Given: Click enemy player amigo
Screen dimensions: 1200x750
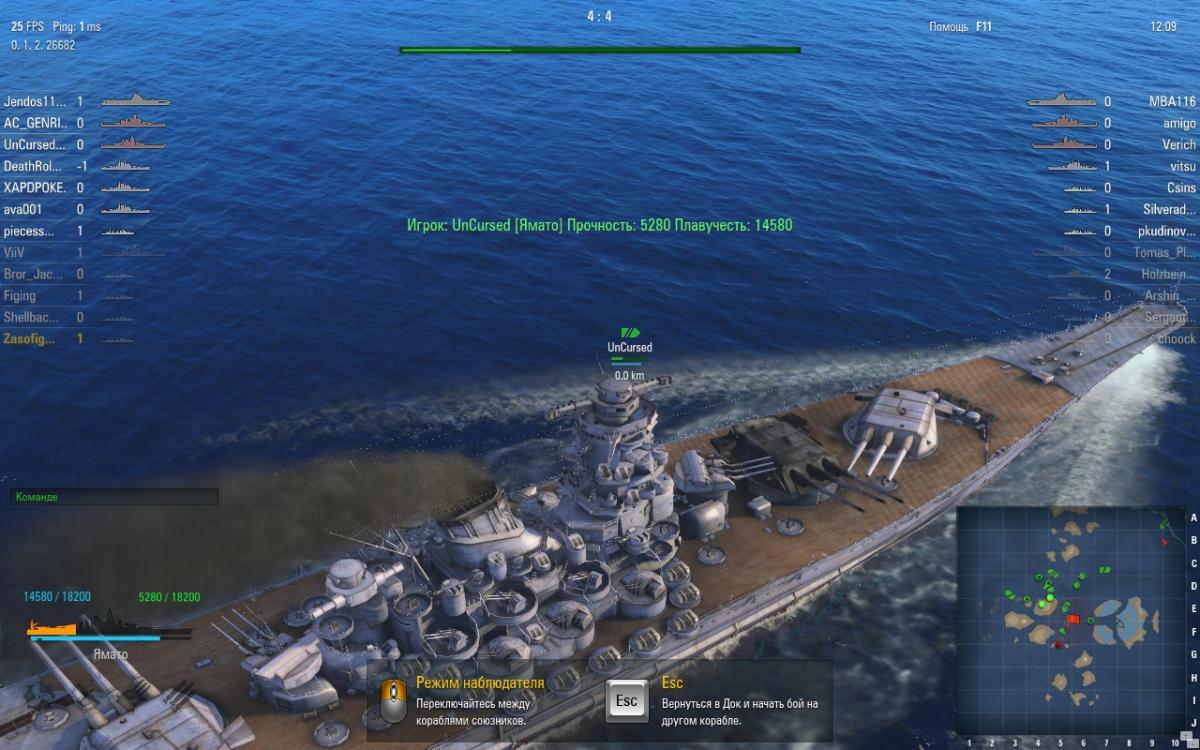Looking at the screenshot, I should tap(1178, 123).
